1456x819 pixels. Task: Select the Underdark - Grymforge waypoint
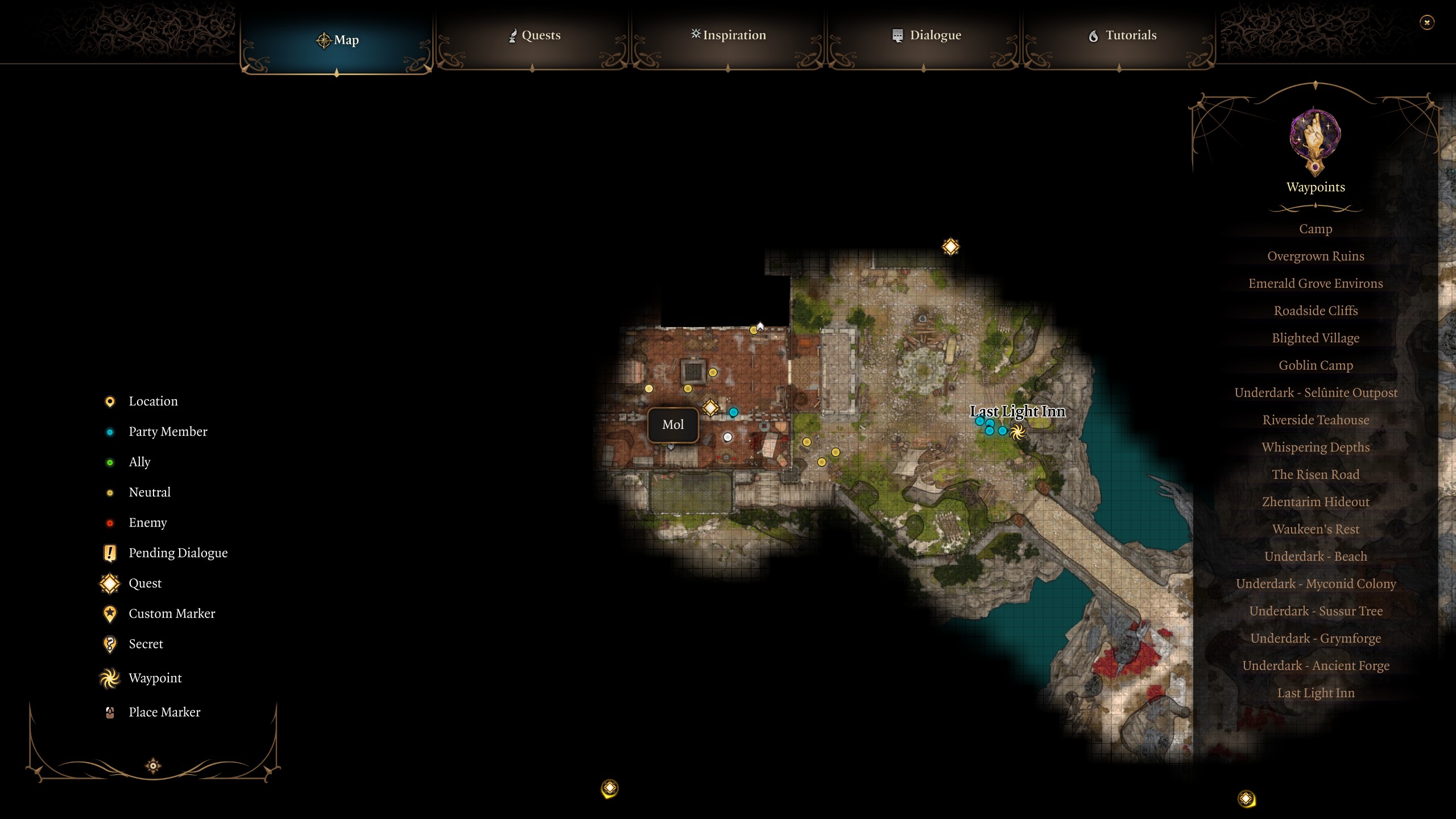pyautogui.click(x=1316, y=638)
